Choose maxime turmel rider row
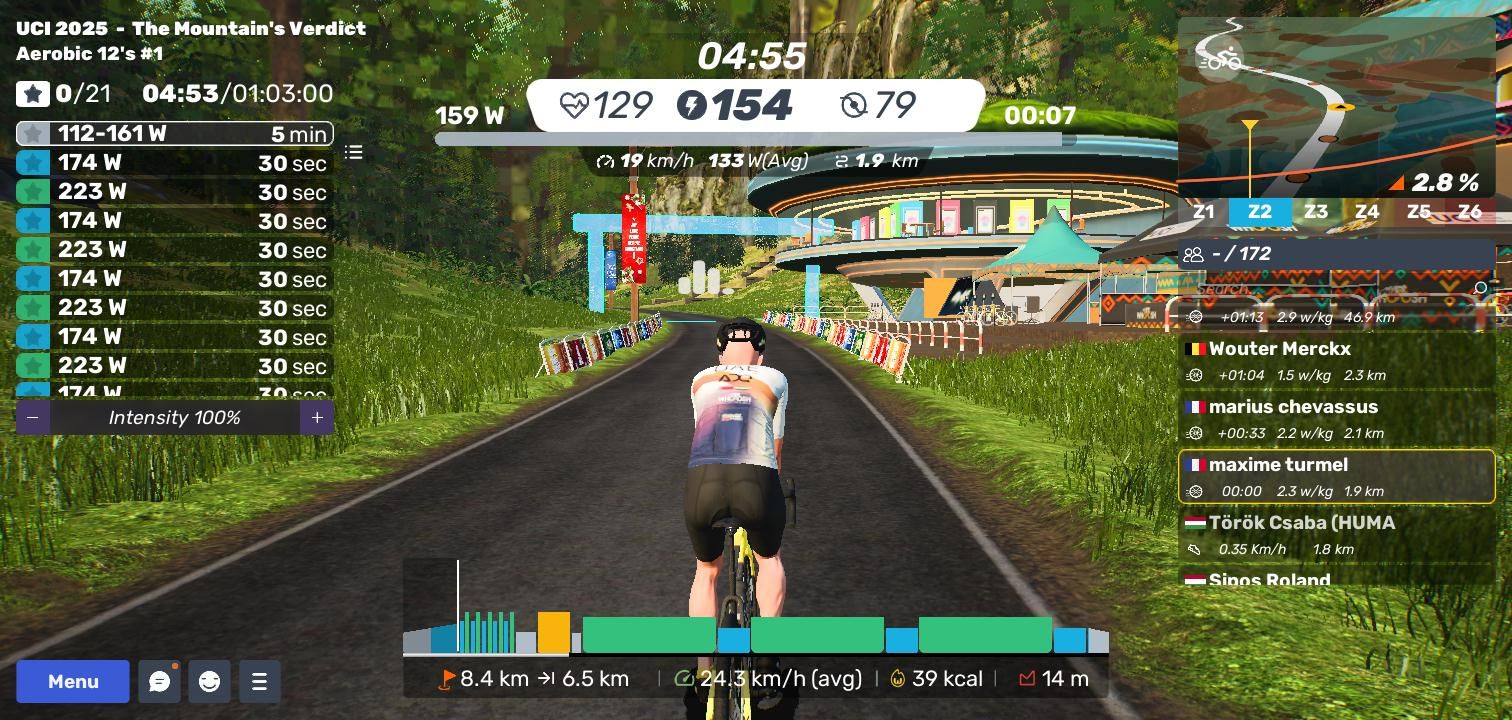Viewport: 1512px width, 720px height. tap(1336, 477)
